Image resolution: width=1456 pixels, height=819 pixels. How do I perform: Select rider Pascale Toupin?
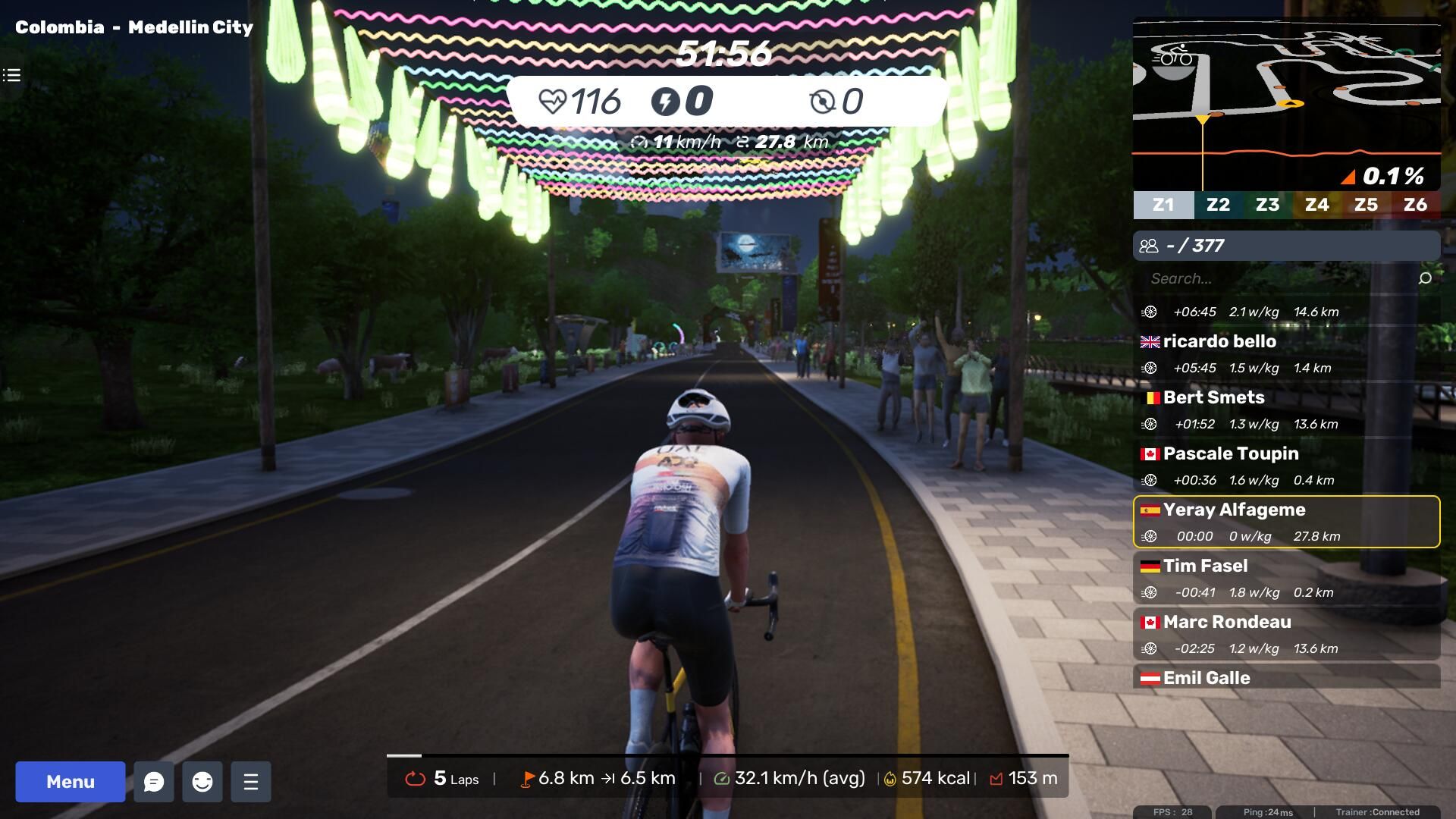point(1286,466)
